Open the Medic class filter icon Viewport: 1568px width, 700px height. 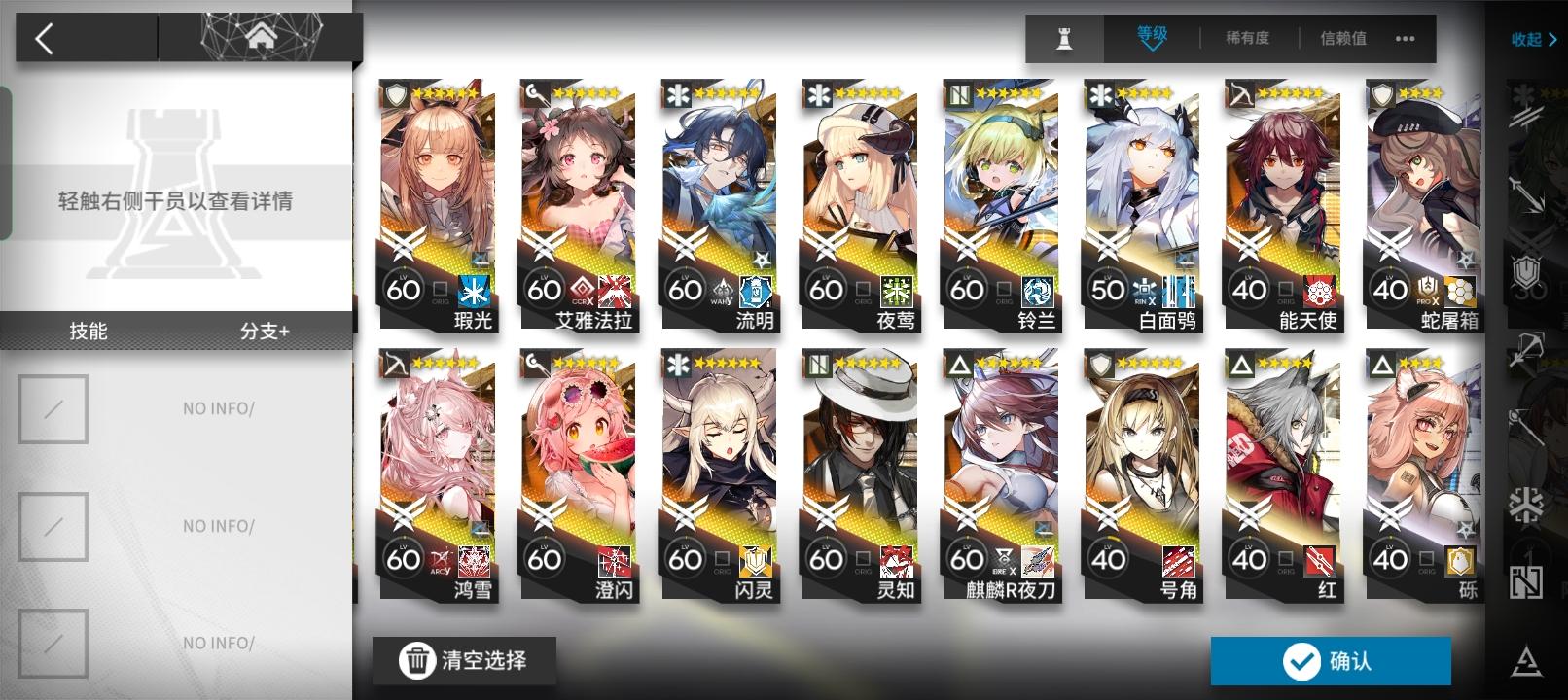click(1525, 503)
